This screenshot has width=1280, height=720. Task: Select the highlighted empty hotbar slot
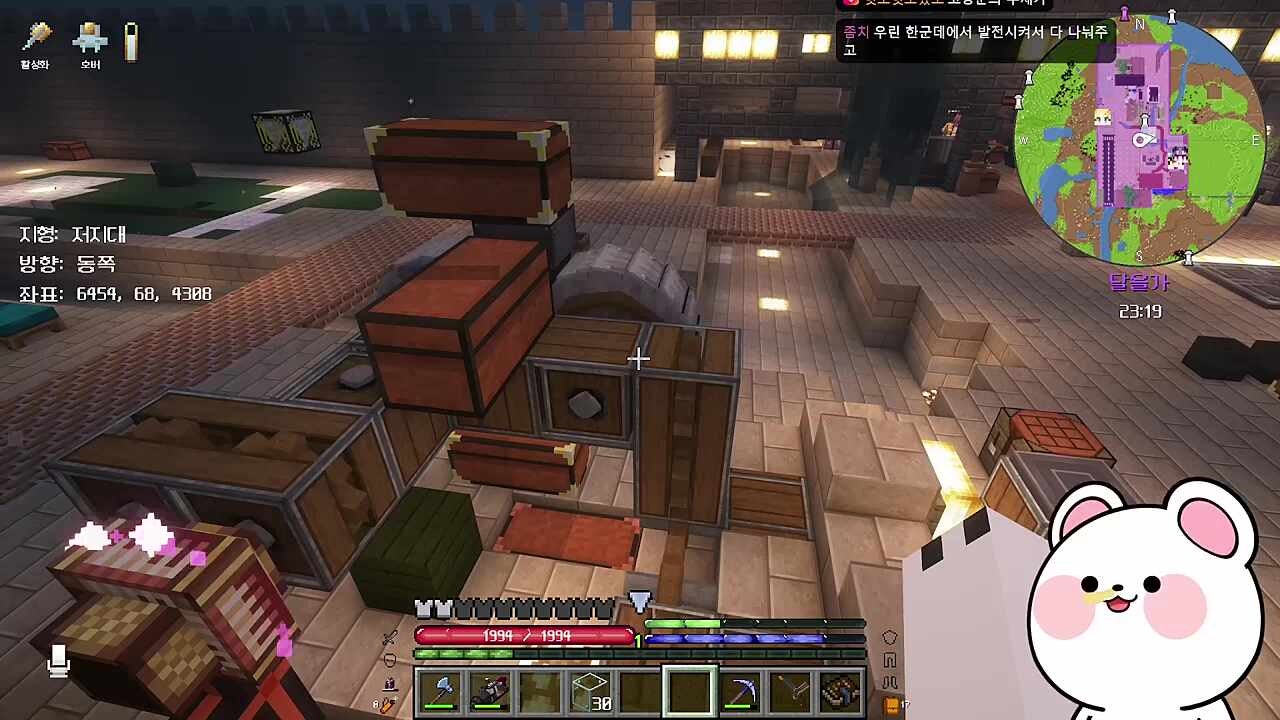(x=690, y=691)
